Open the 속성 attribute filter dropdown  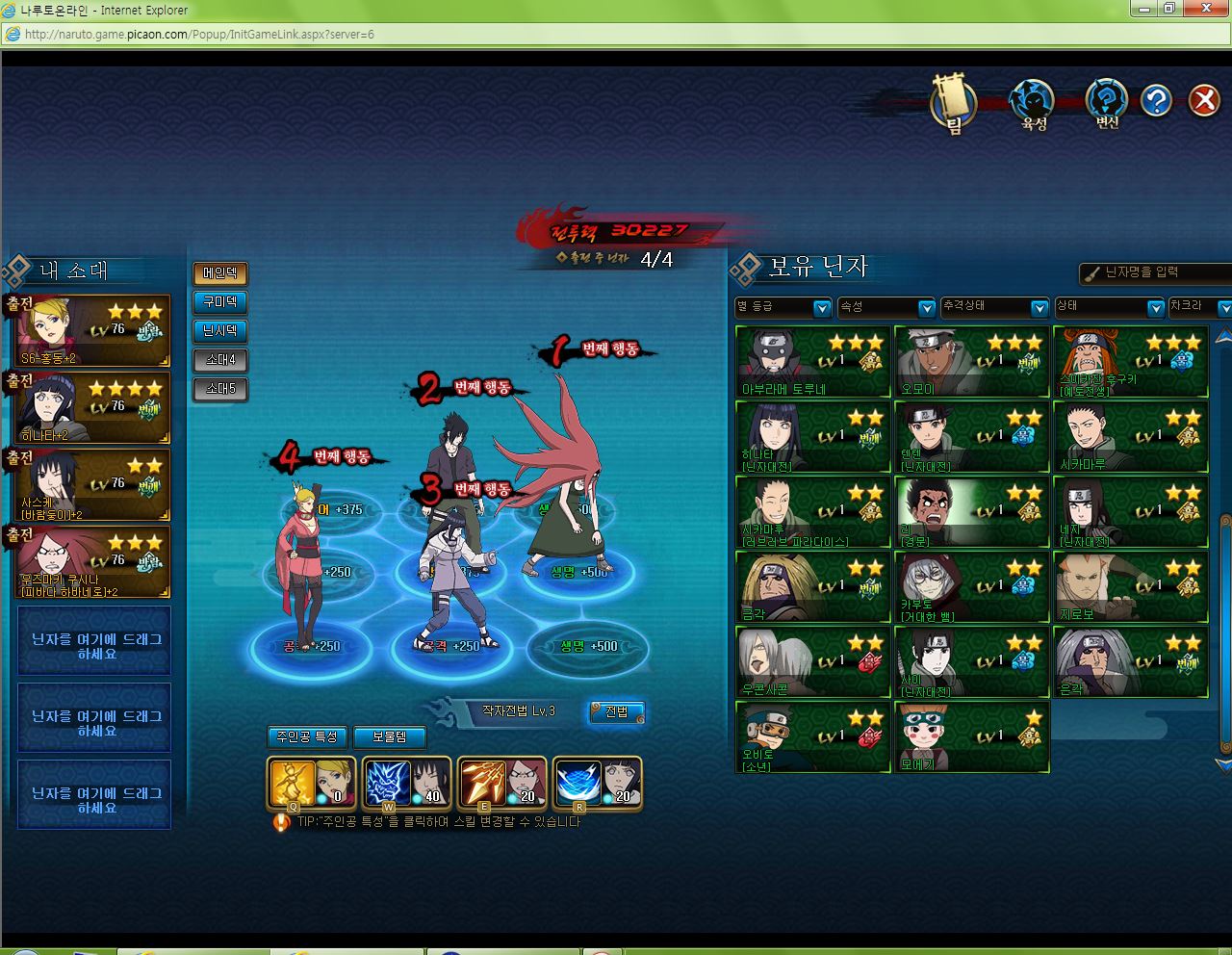(x=886, y=307)
